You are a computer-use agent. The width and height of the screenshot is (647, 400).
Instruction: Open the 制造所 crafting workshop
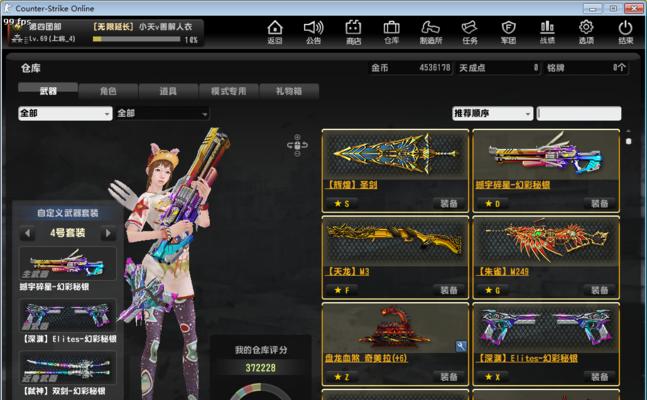(431, 31)
